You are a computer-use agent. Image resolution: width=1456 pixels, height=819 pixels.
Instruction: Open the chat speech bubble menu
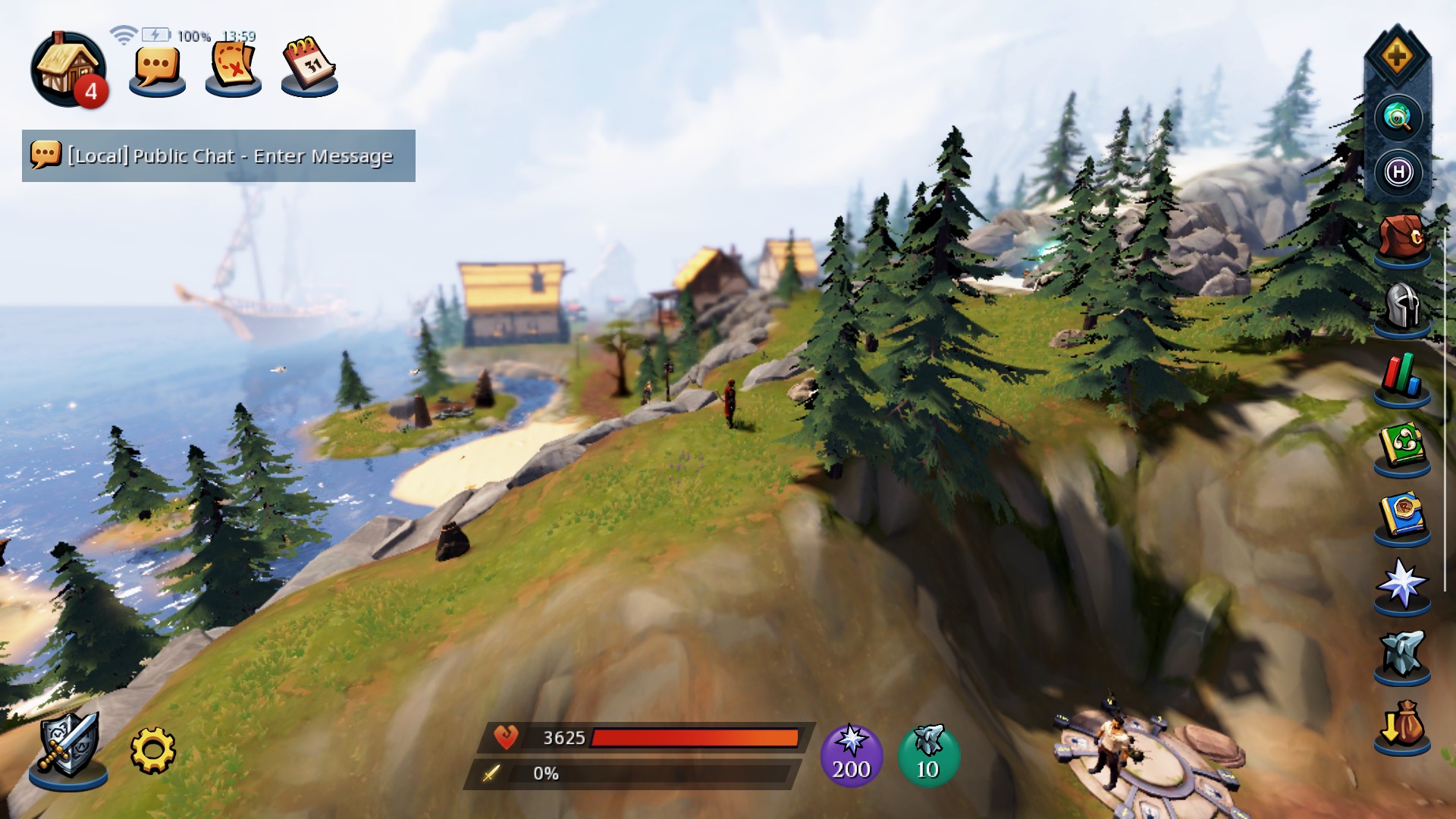157,69
